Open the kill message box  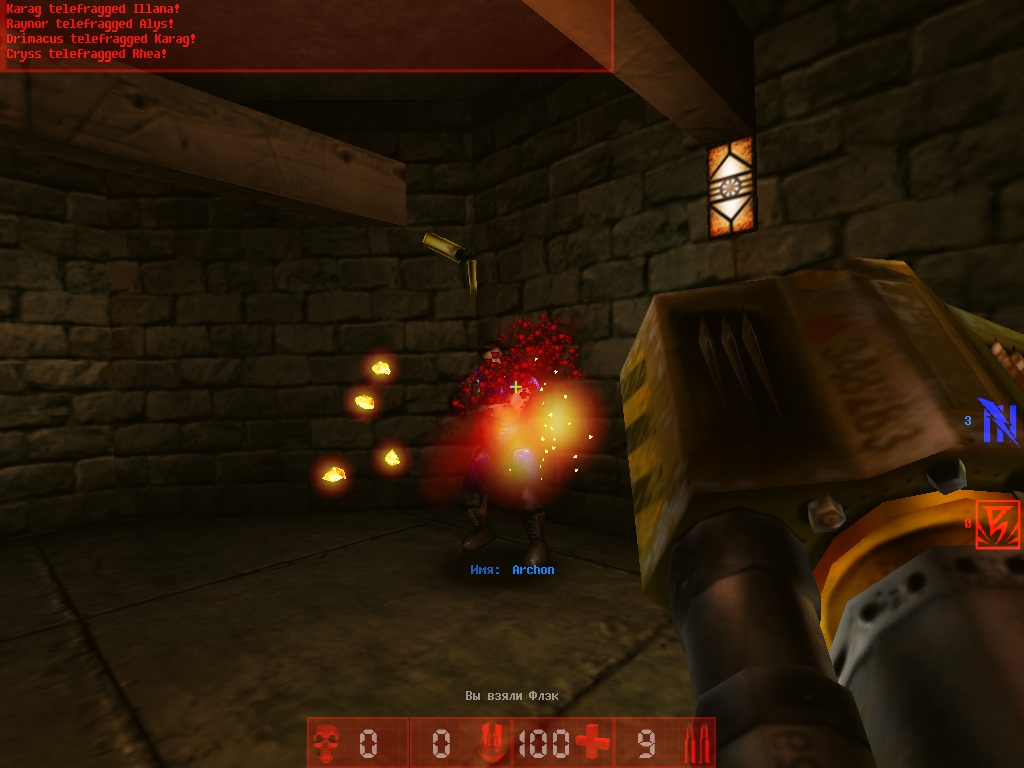click(x=306, y=35)
